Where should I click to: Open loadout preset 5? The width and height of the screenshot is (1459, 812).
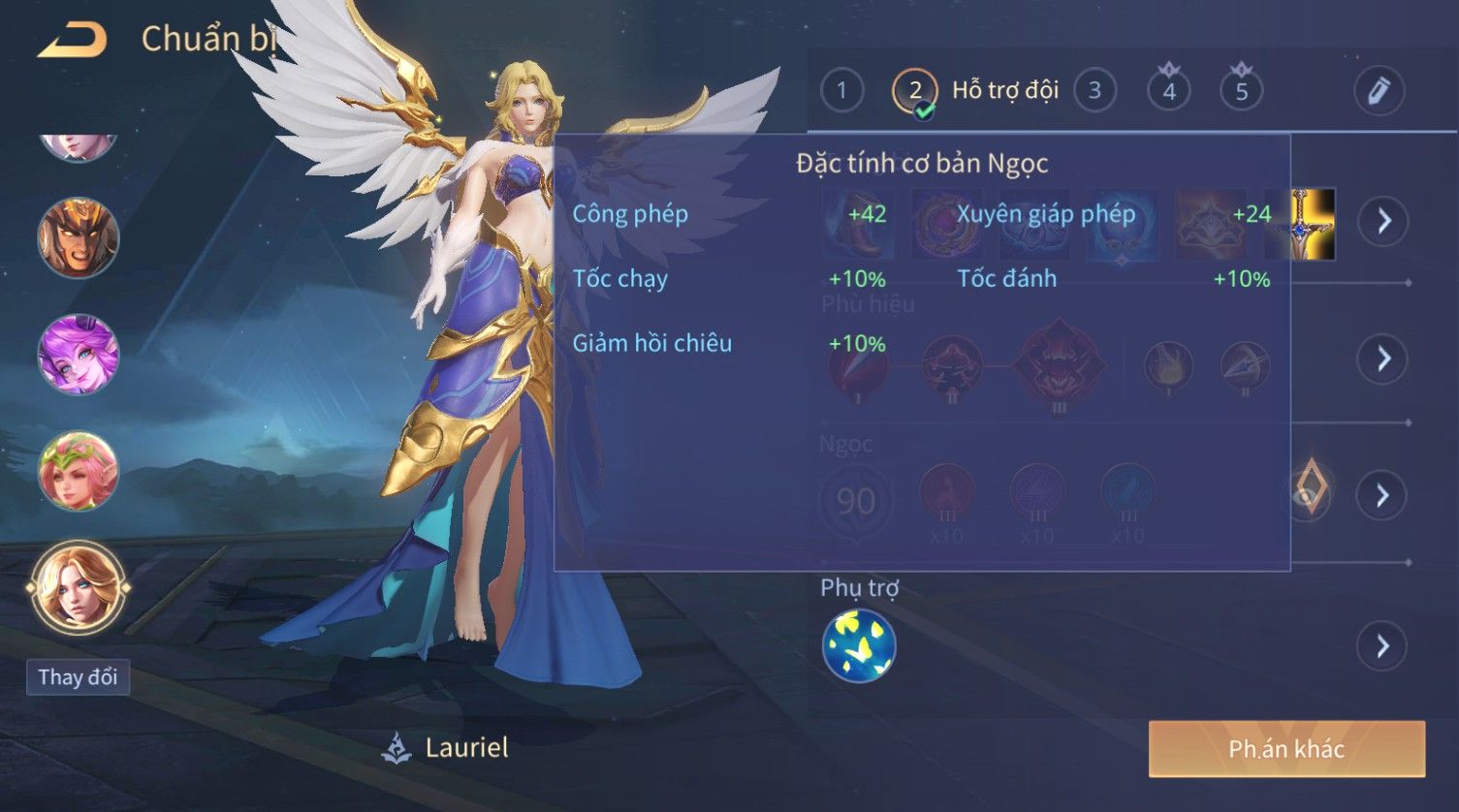(x=1241, y=91)
